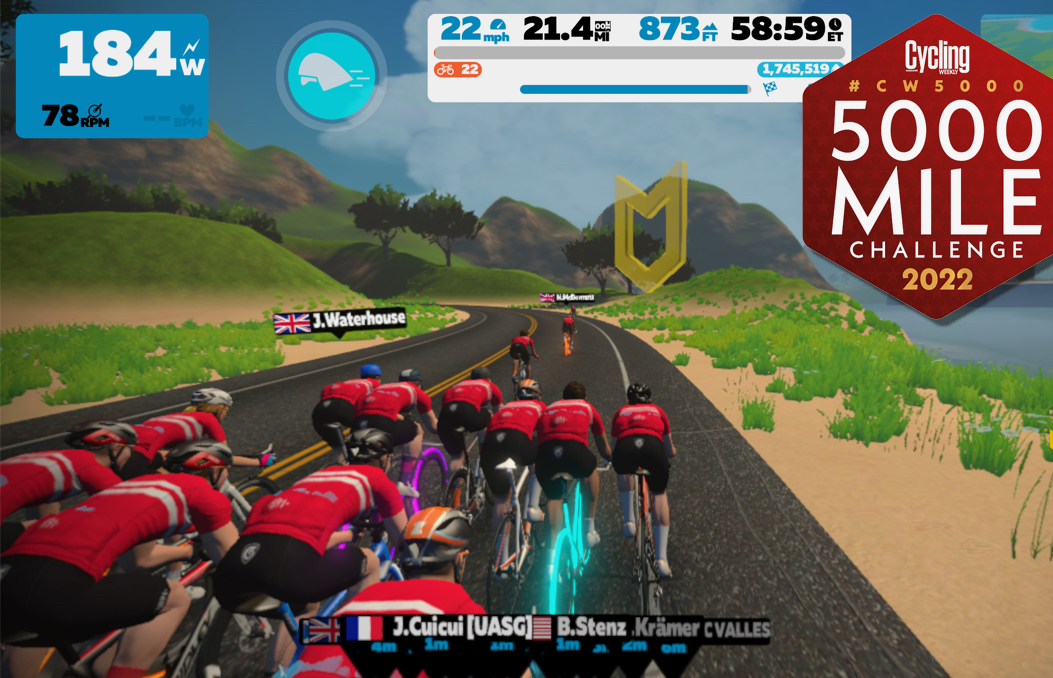
Task: Click the orange 22 riders group badge
Action: point(458,70)
